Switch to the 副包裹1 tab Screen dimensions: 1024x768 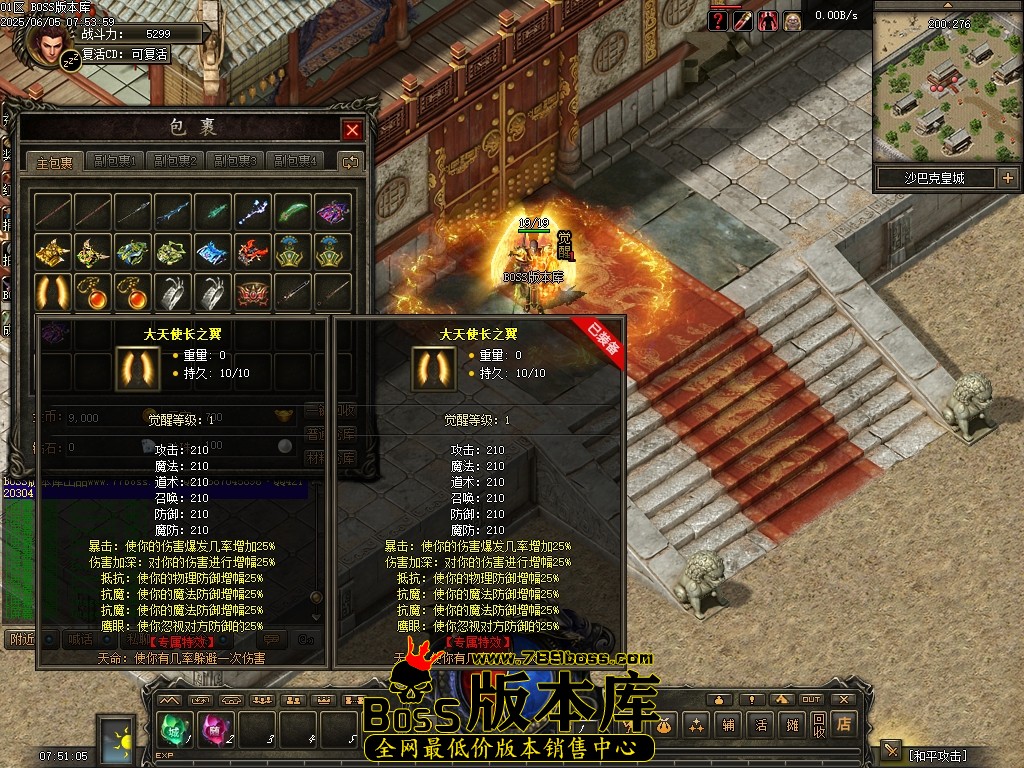[x=115, y=161]
